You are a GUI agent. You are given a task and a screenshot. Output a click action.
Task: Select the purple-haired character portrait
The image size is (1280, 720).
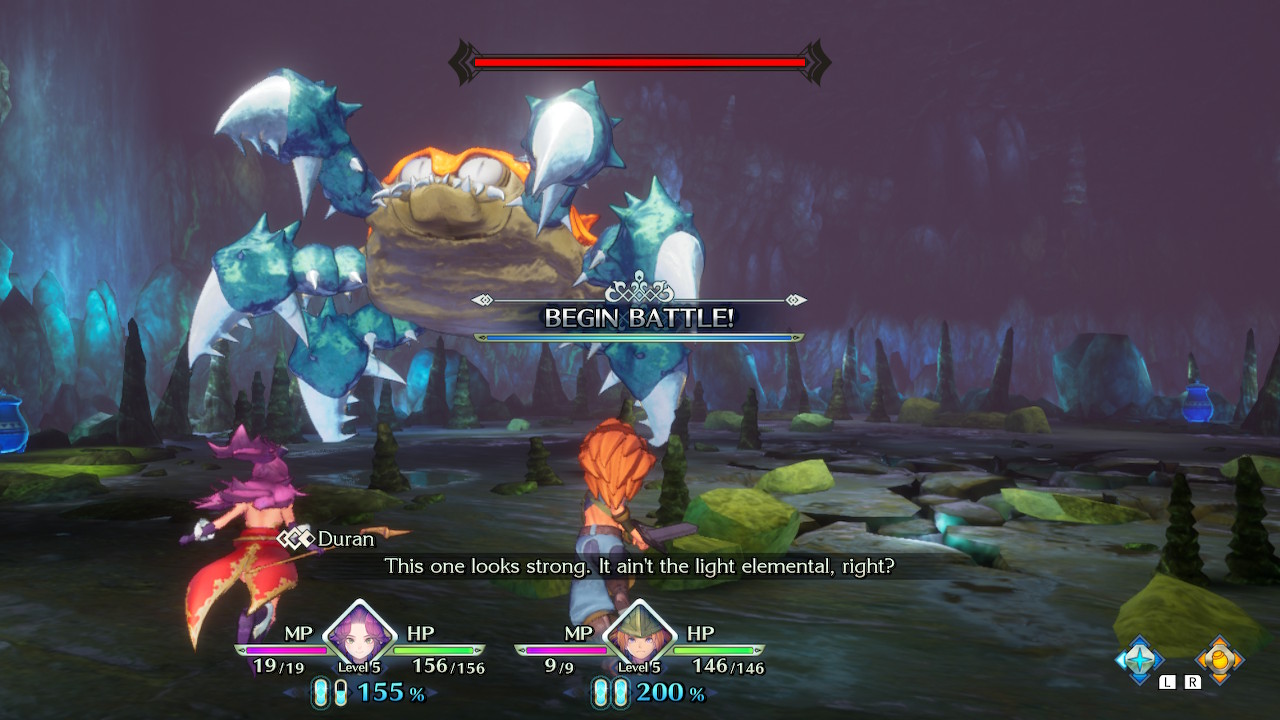[x=359, y=634]
